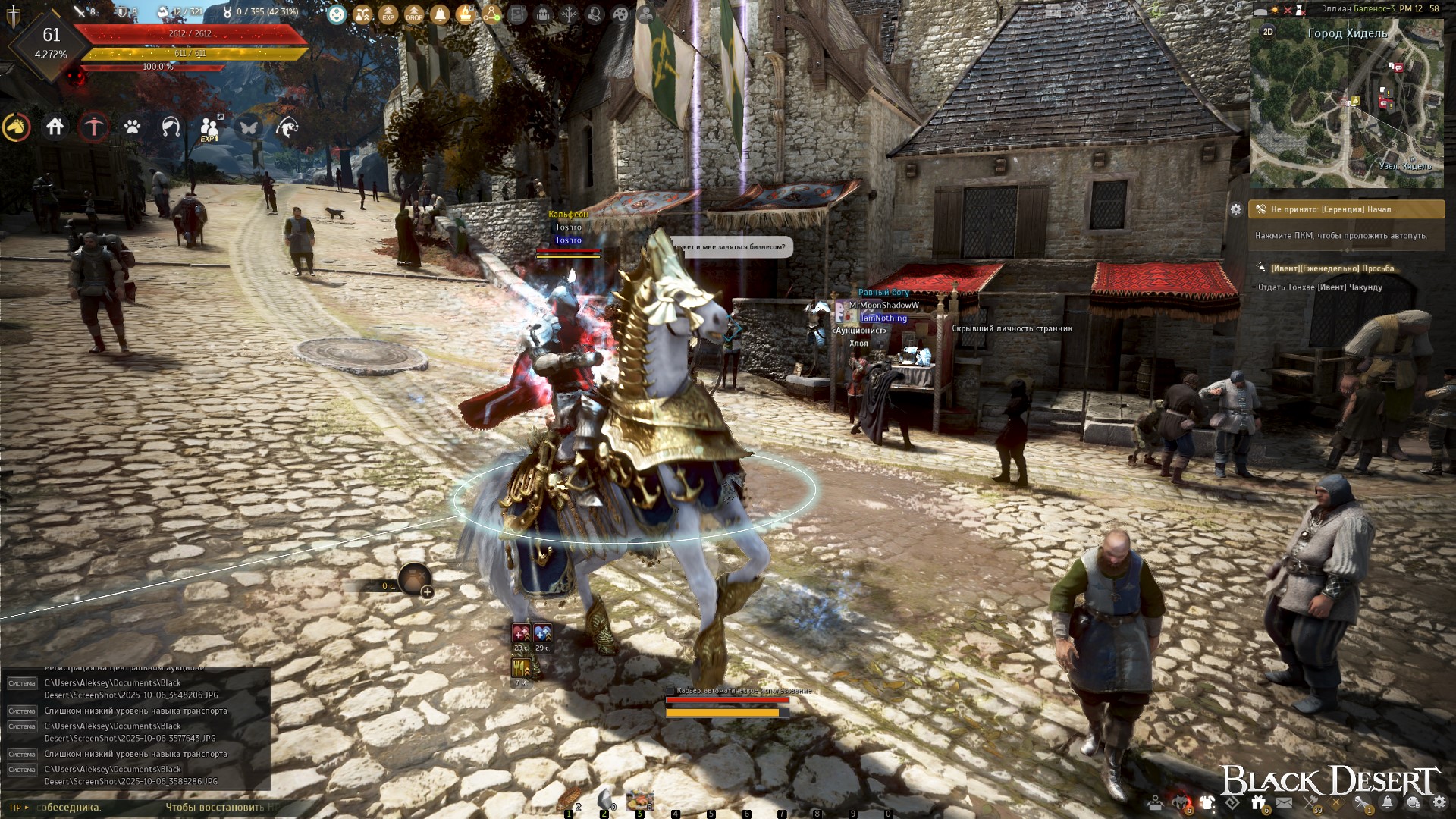Screen dimensions: 1456x819
Task: Select the EXP buff icon in top bar
Action: [388, 14]
